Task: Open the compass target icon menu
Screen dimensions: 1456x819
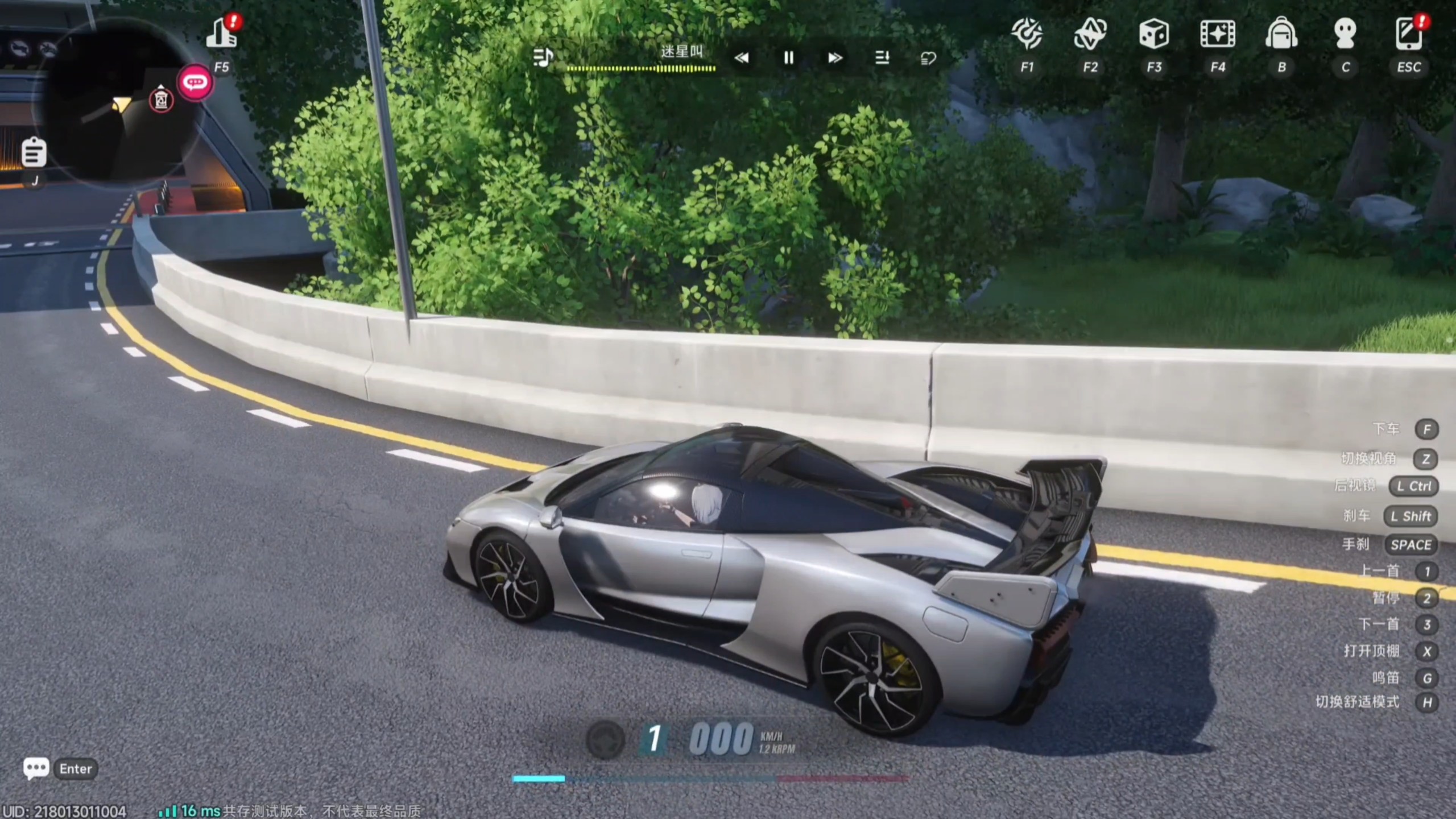Action: 1027,34
